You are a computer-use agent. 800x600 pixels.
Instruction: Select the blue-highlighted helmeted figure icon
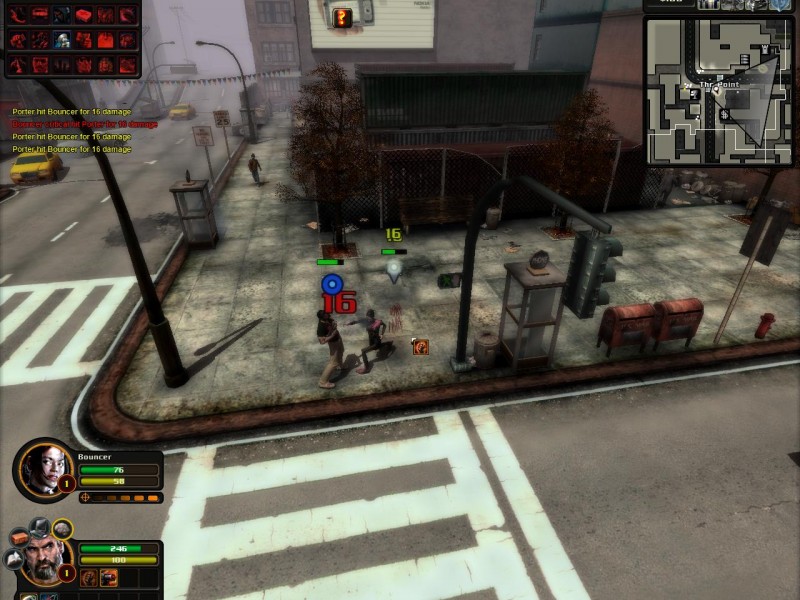coord(62,40)
